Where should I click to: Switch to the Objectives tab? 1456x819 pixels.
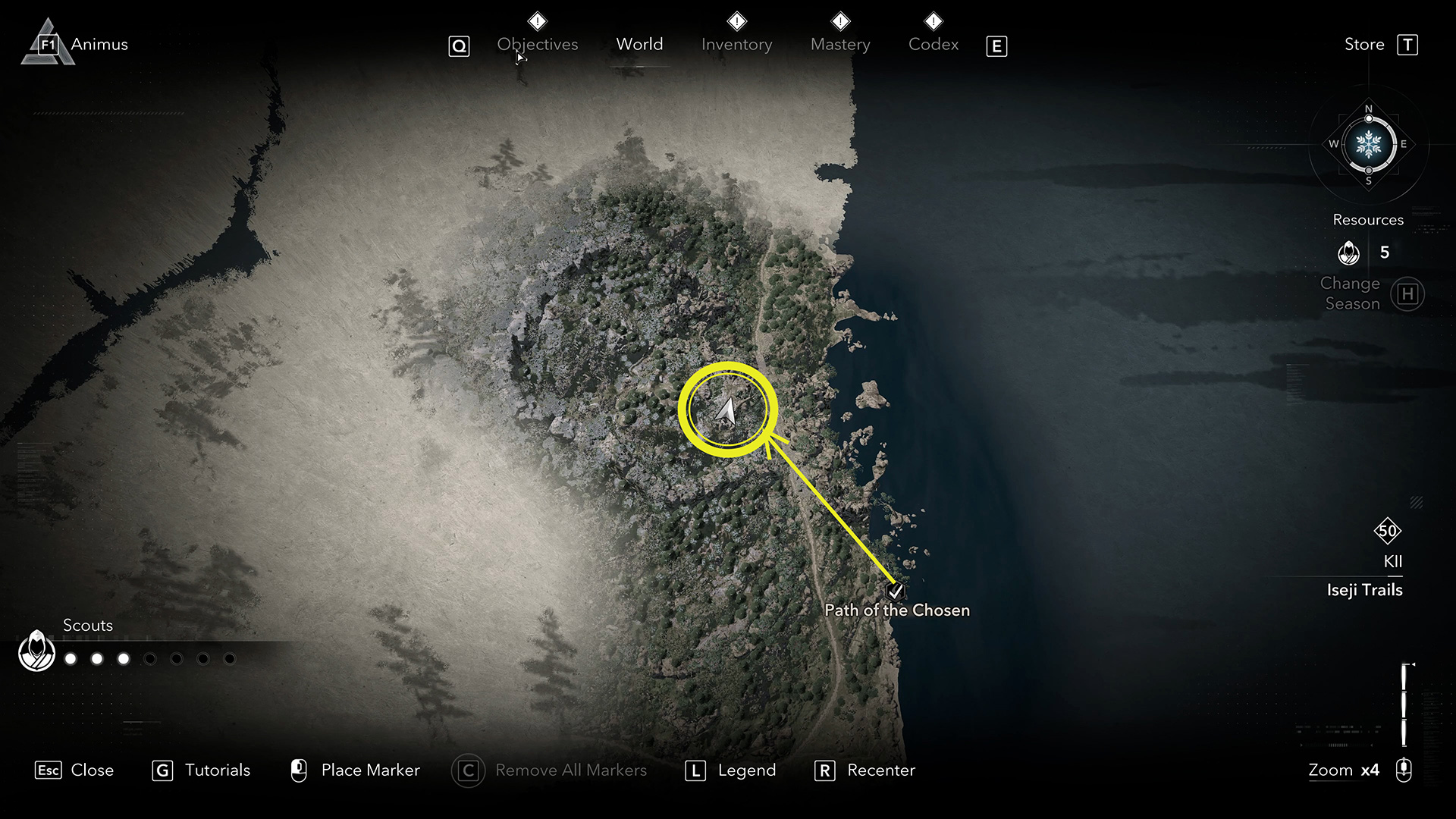[x=537, y=45]
